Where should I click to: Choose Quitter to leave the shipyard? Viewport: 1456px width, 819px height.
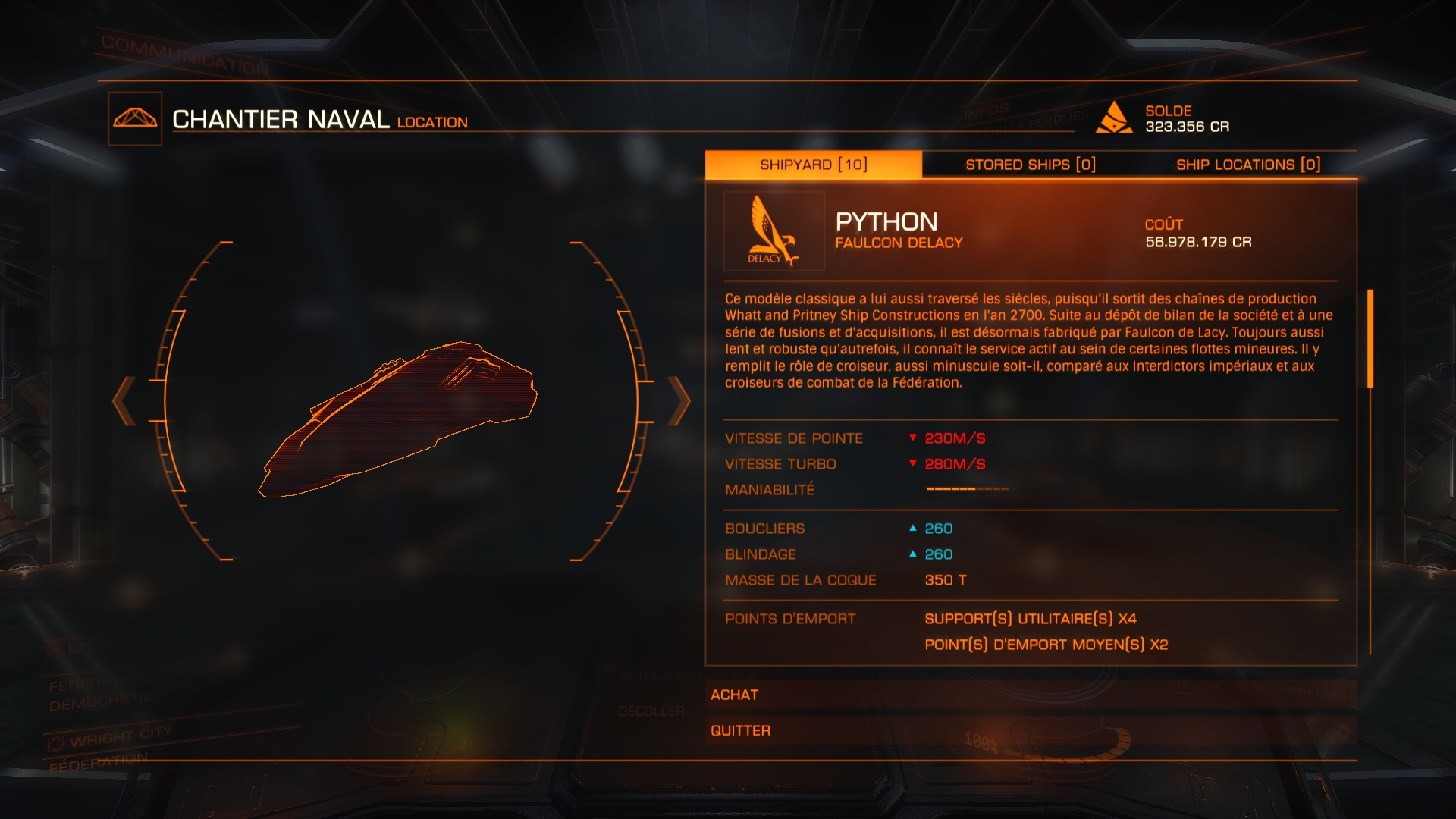click(1030, 730)
